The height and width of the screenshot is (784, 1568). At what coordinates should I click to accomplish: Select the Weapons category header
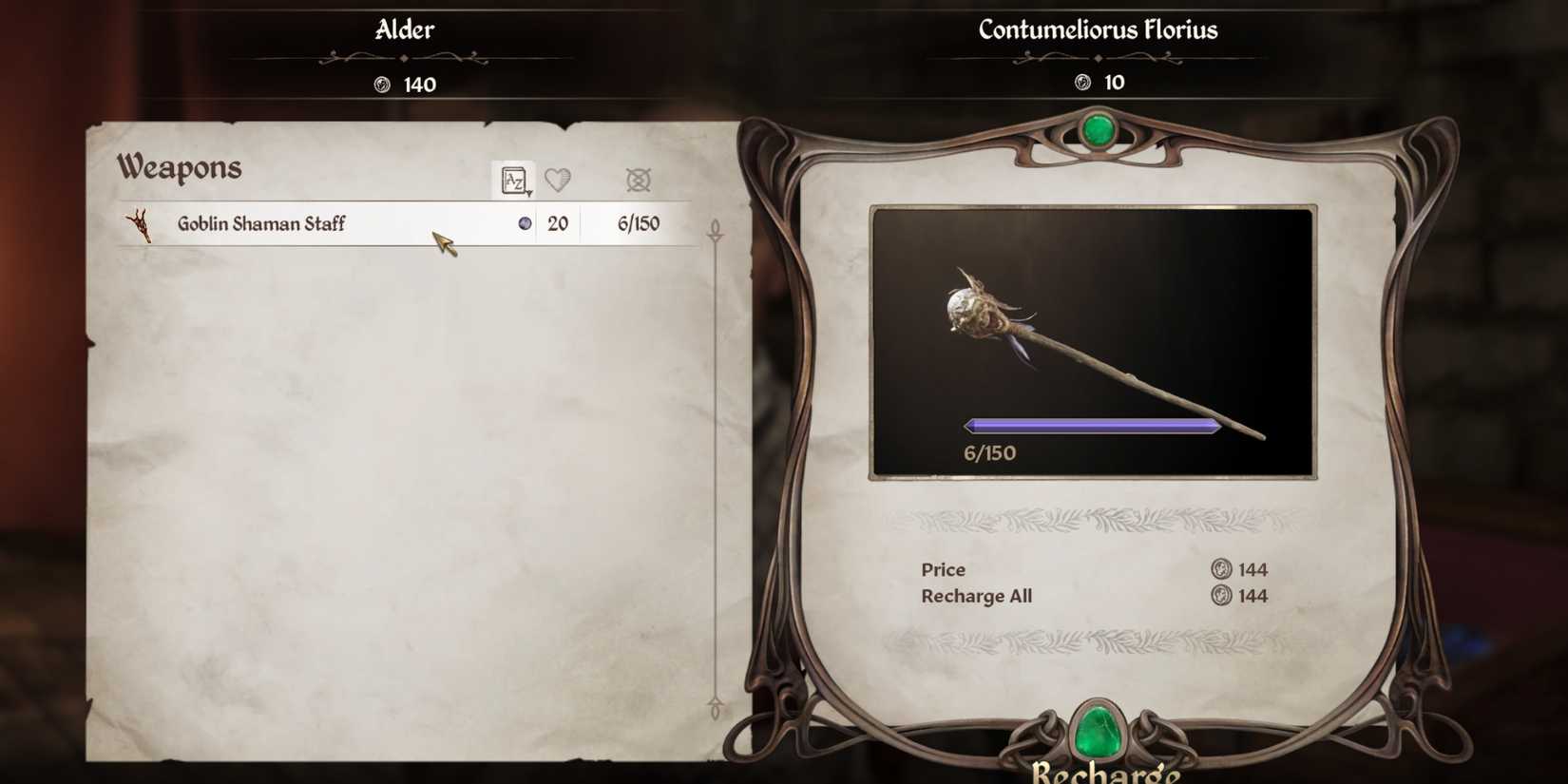tap(179, 167)
